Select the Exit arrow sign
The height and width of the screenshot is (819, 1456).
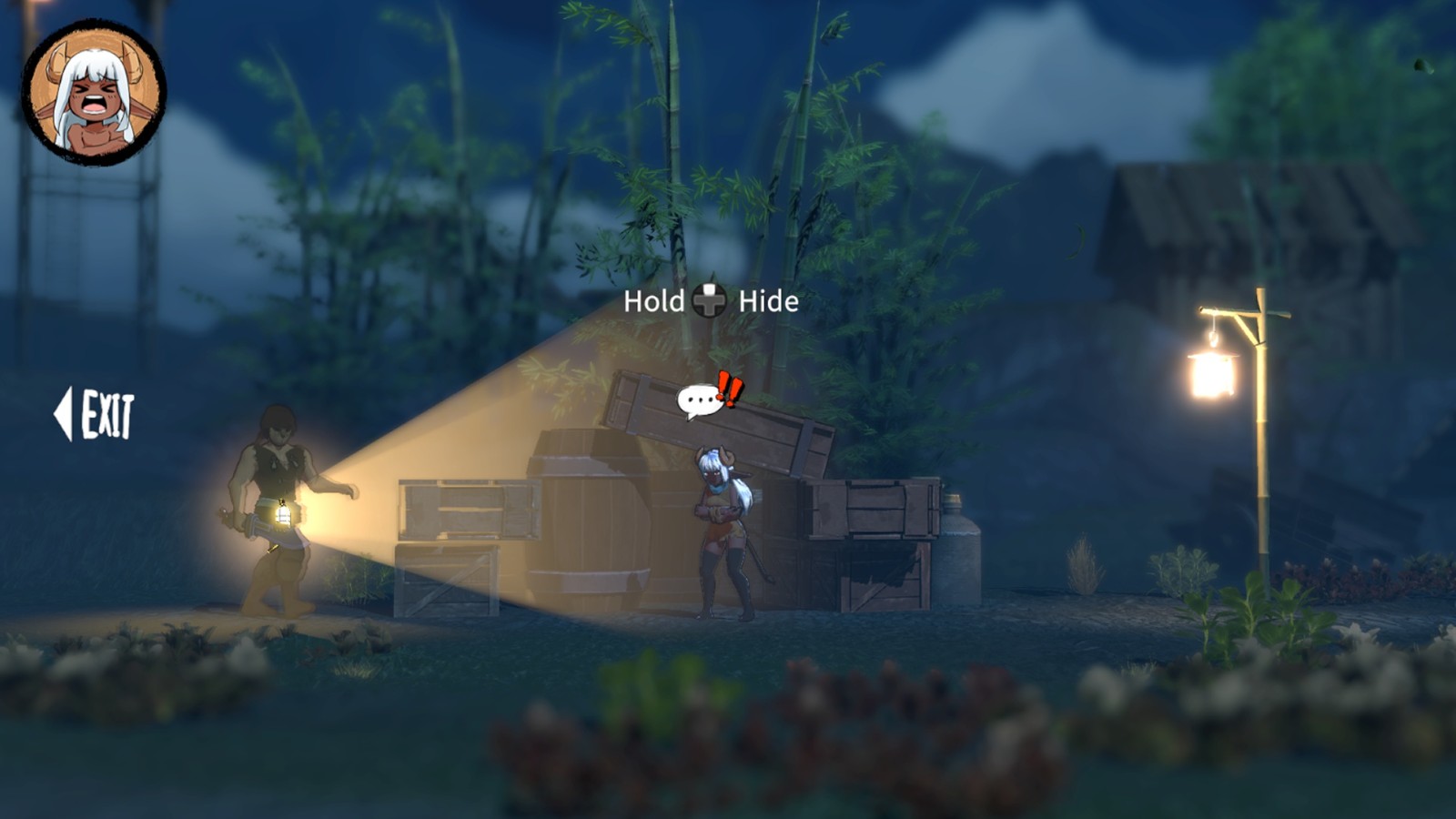(95, 415)
